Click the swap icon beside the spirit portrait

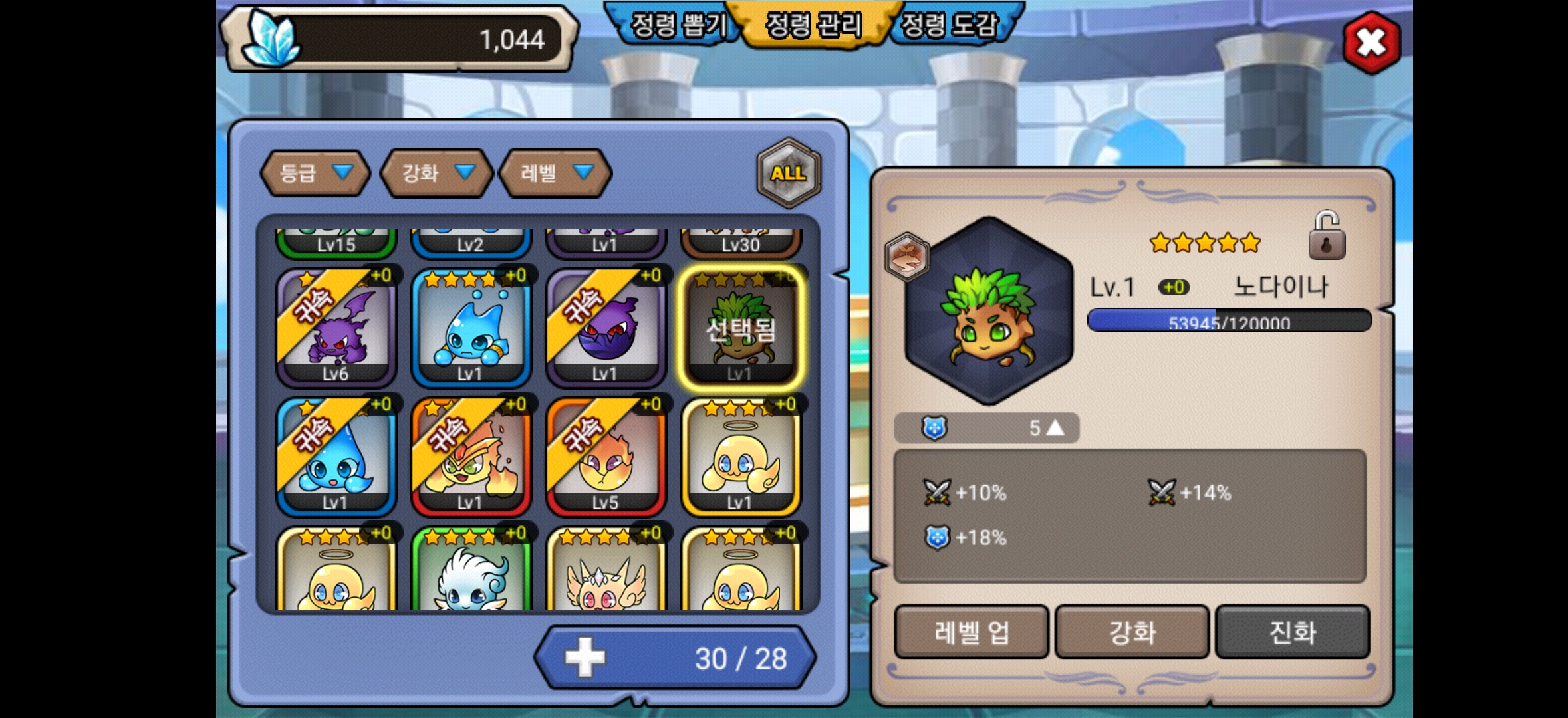(907, 257)
